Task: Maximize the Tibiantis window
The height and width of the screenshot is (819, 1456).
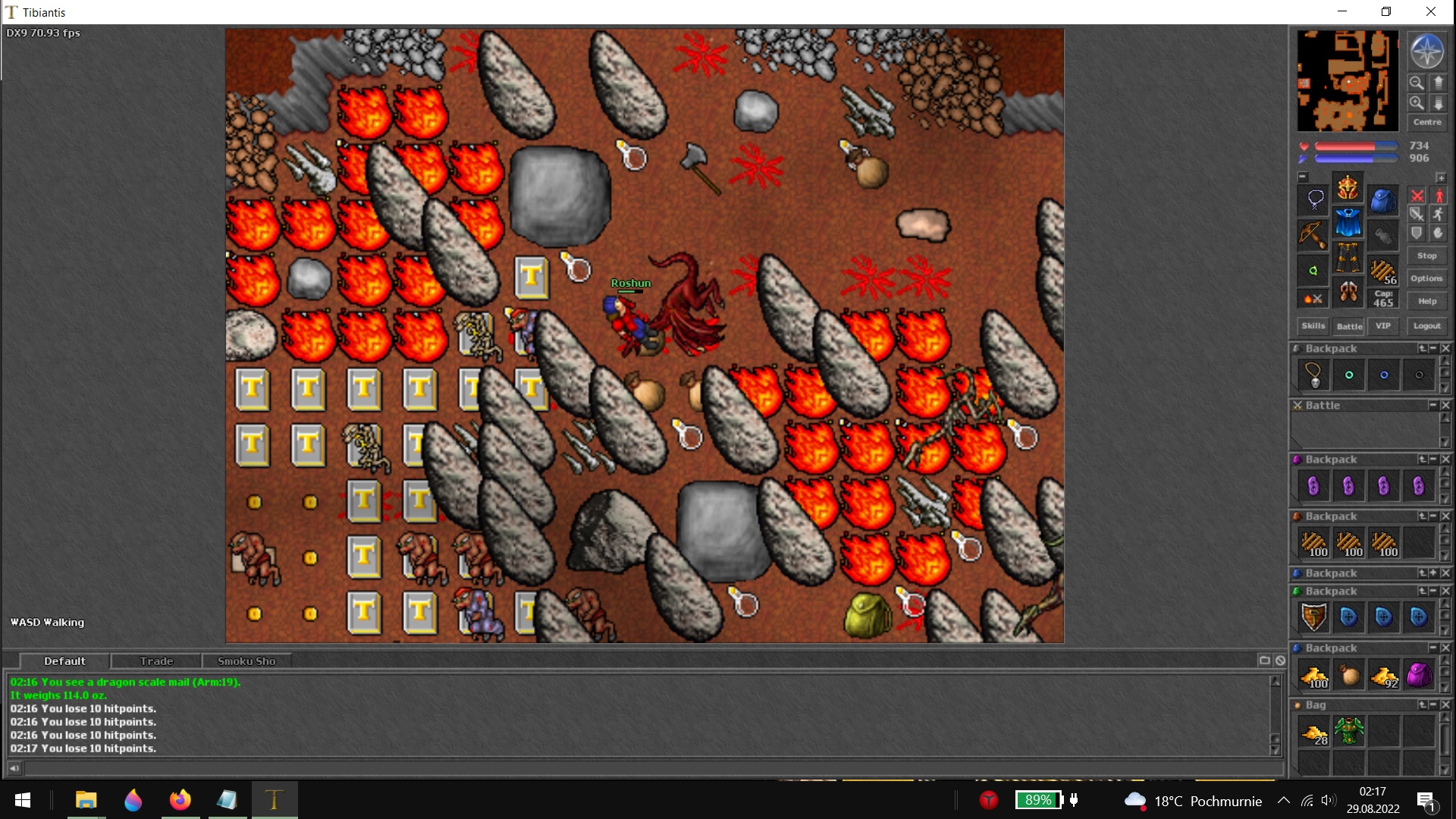Action: 1385,11
